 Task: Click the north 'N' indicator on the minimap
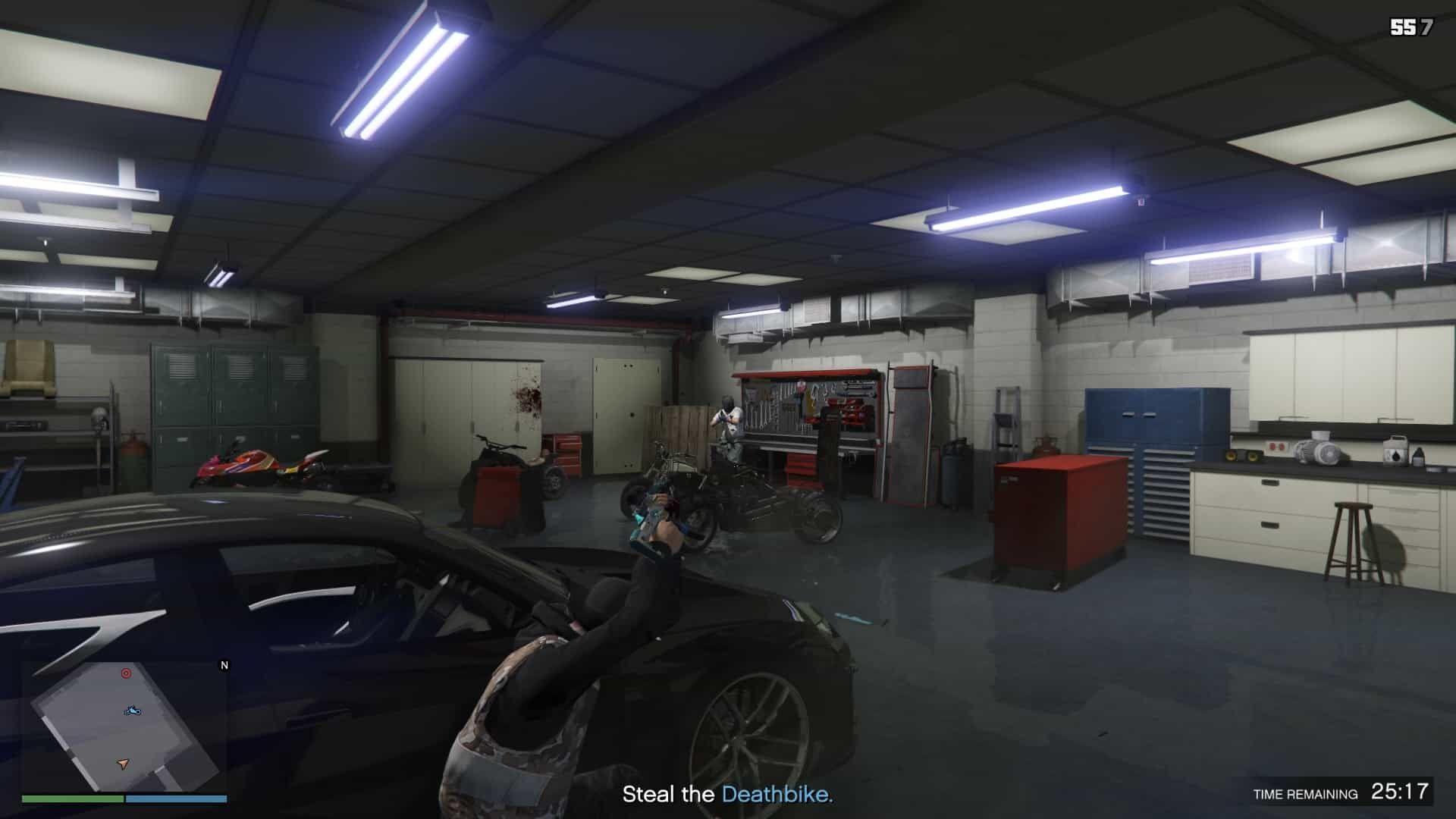point(224,665)
